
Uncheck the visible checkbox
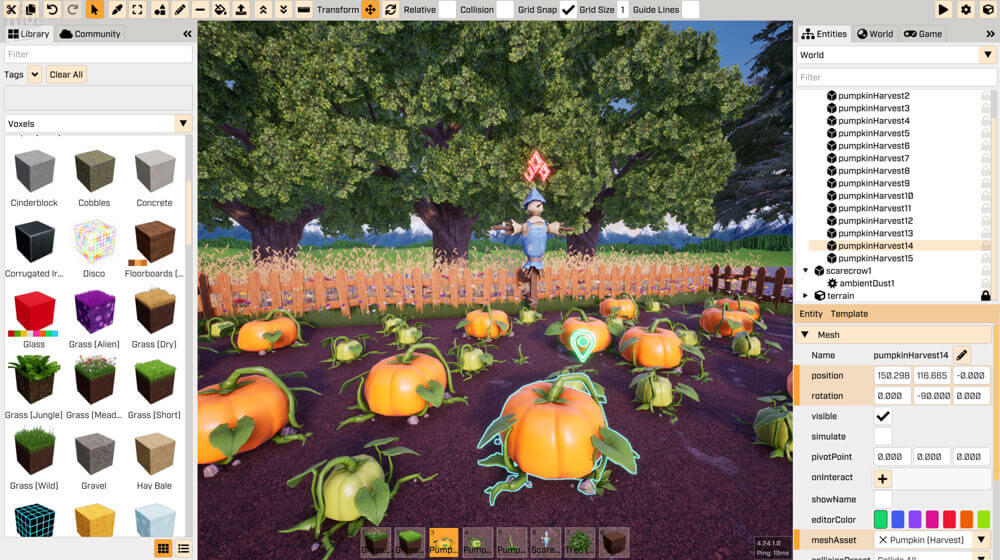(883, 416)
